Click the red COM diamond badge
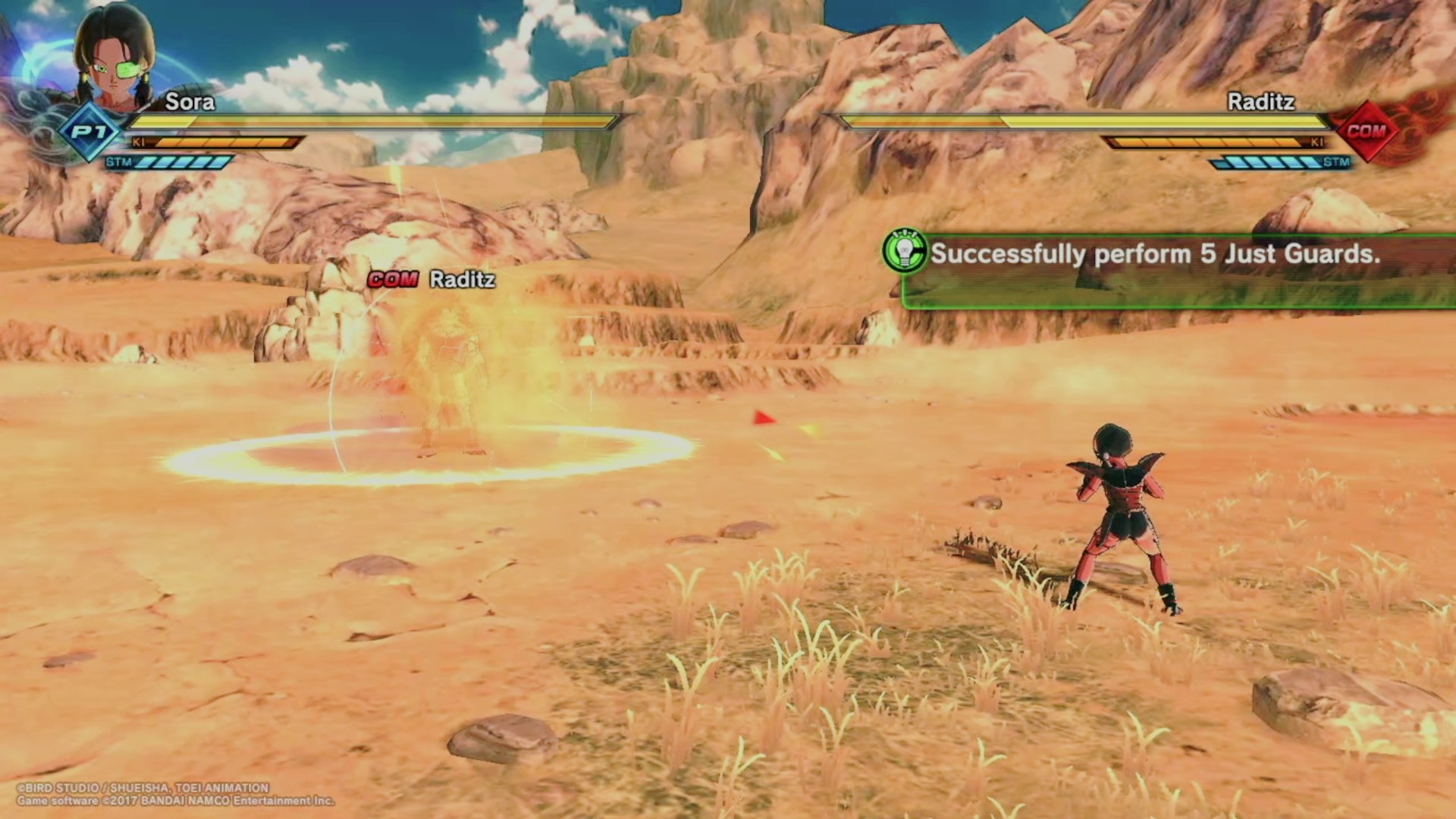 pyautogui.click(x=1365, y=131)
